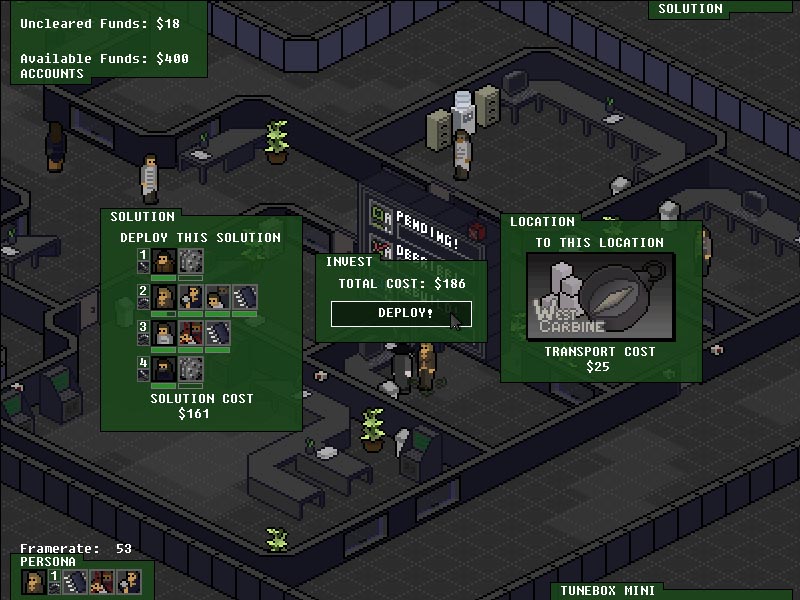Choose the blonde agent portrait in row 2

coord(165,297)
